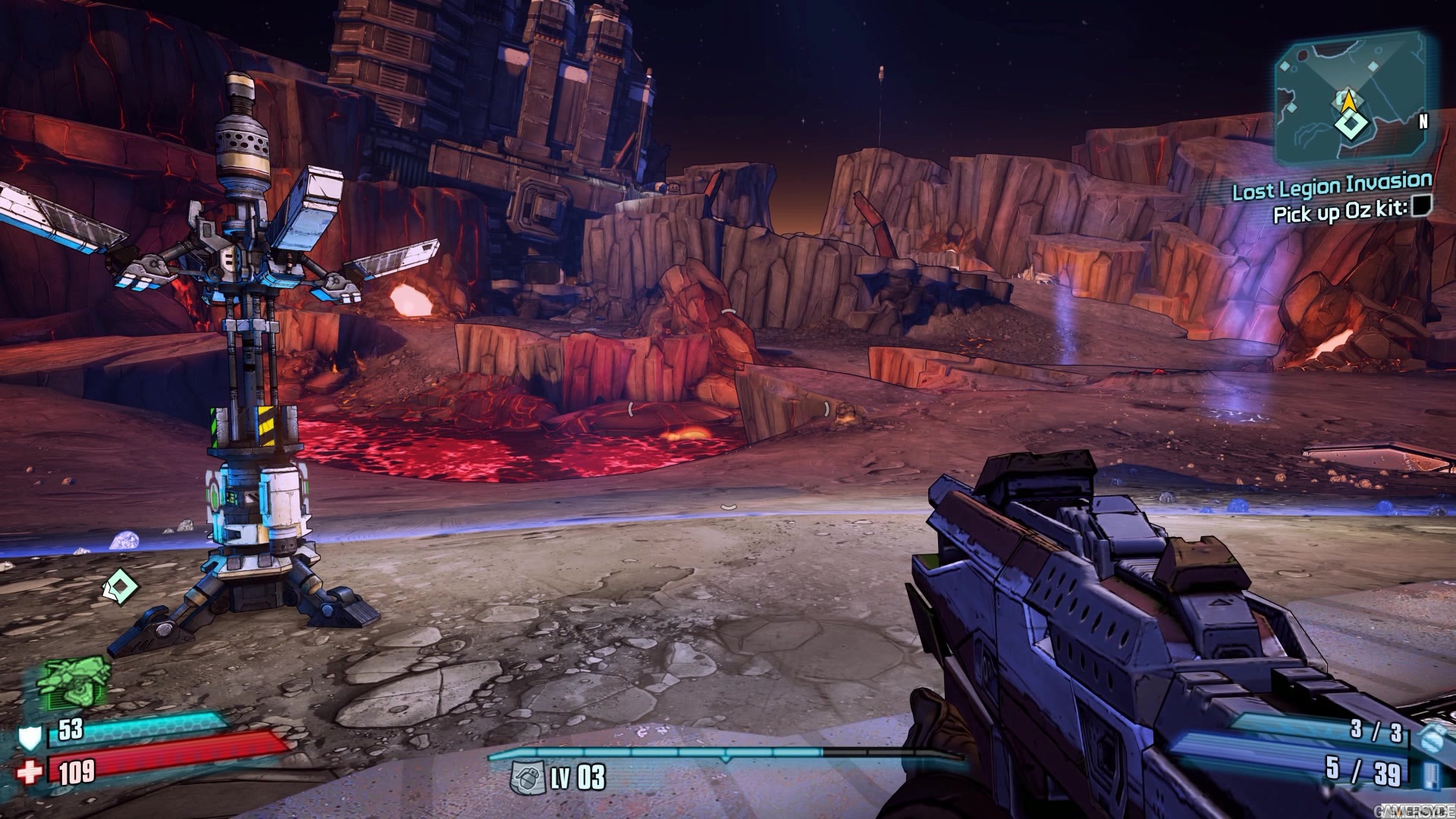Select the diamond waypoint marker beside the tower

pos(120,585)
